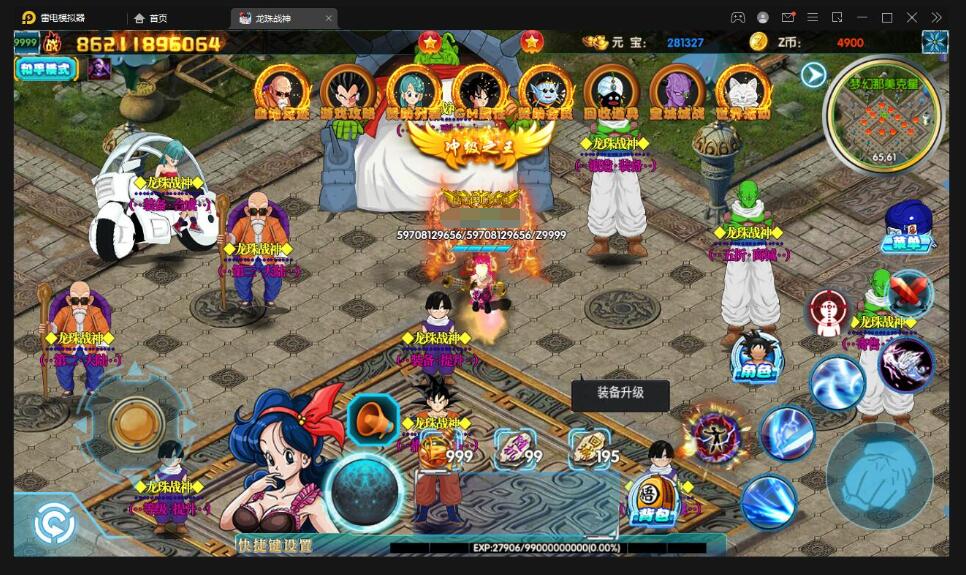Open 快捷键设置 shortcut settings
This screenshot has height=575, width=966.
(x=275, y=546)
